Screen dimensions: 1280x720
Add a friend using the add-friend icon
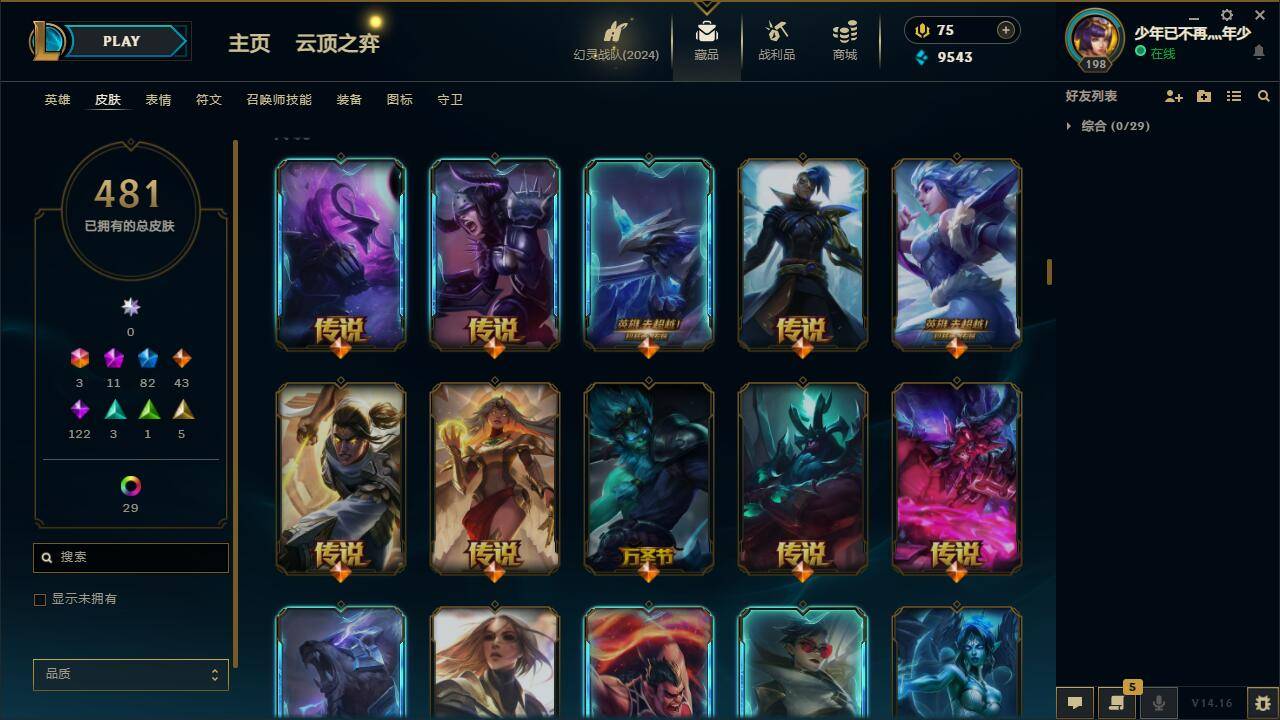point(1172,96)
